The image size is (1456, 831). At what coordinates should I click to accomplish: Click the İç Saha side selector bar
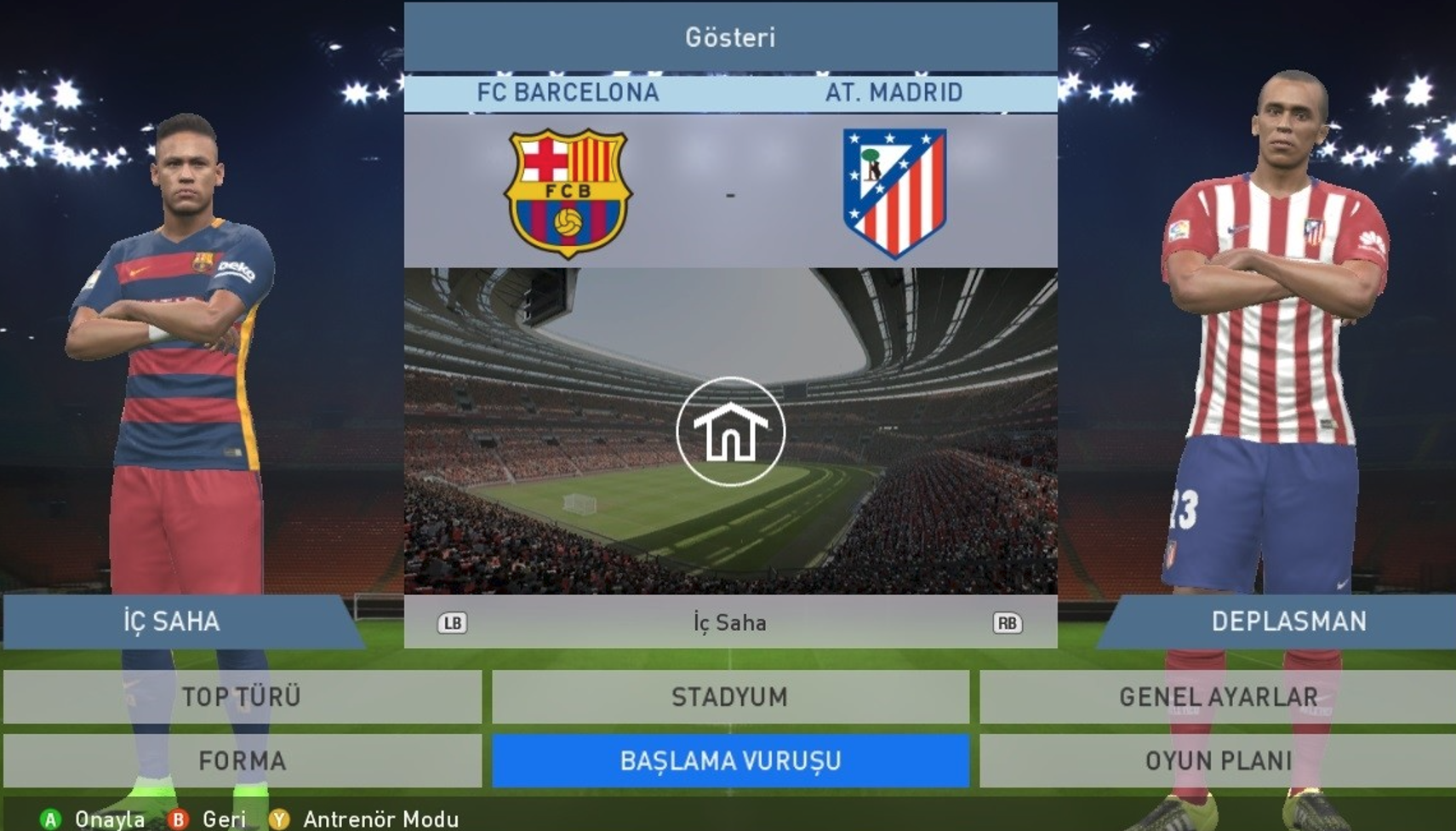tap(730, 622)
